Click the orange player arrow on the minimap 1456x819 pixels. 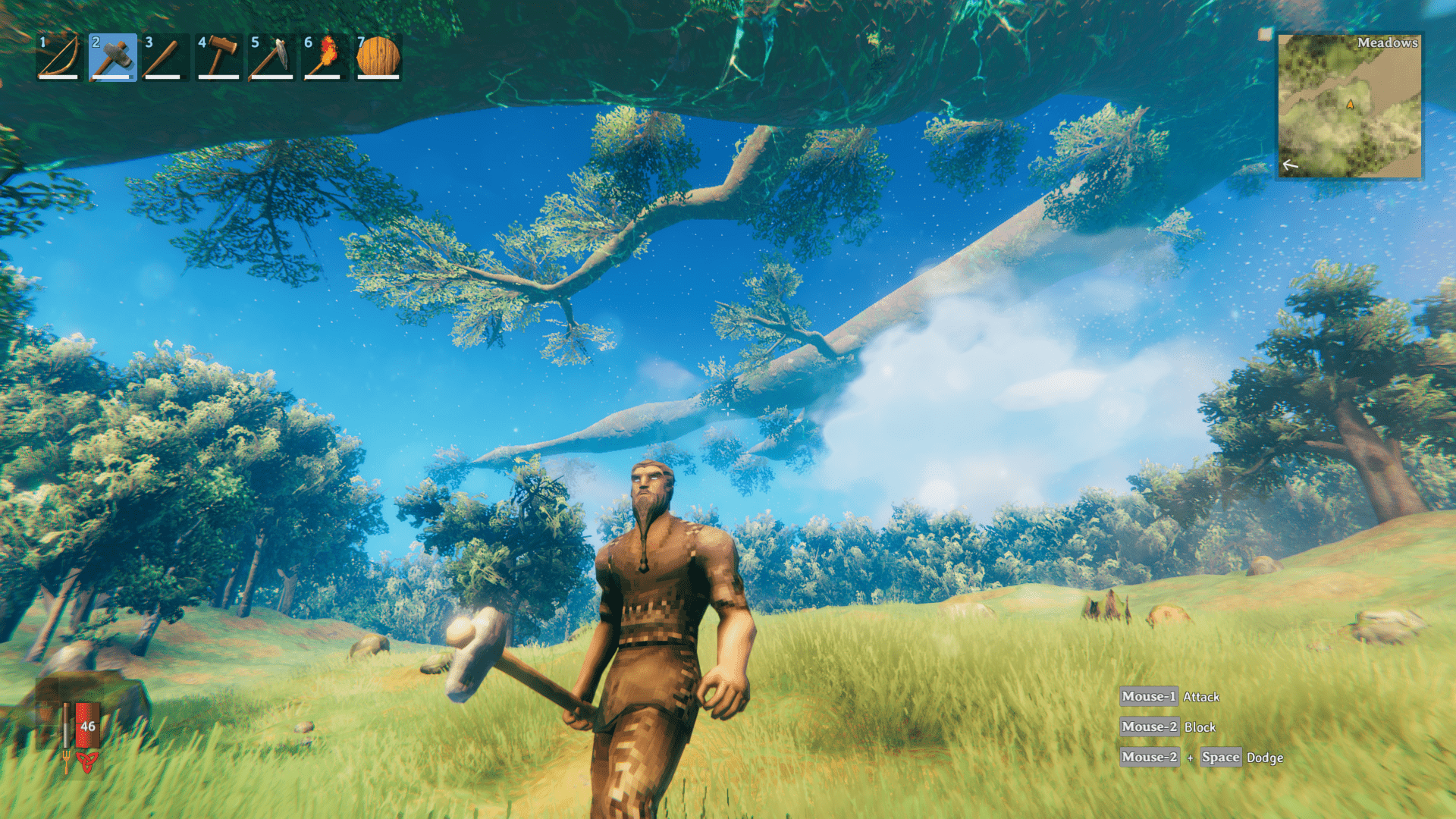(1351, 104)
